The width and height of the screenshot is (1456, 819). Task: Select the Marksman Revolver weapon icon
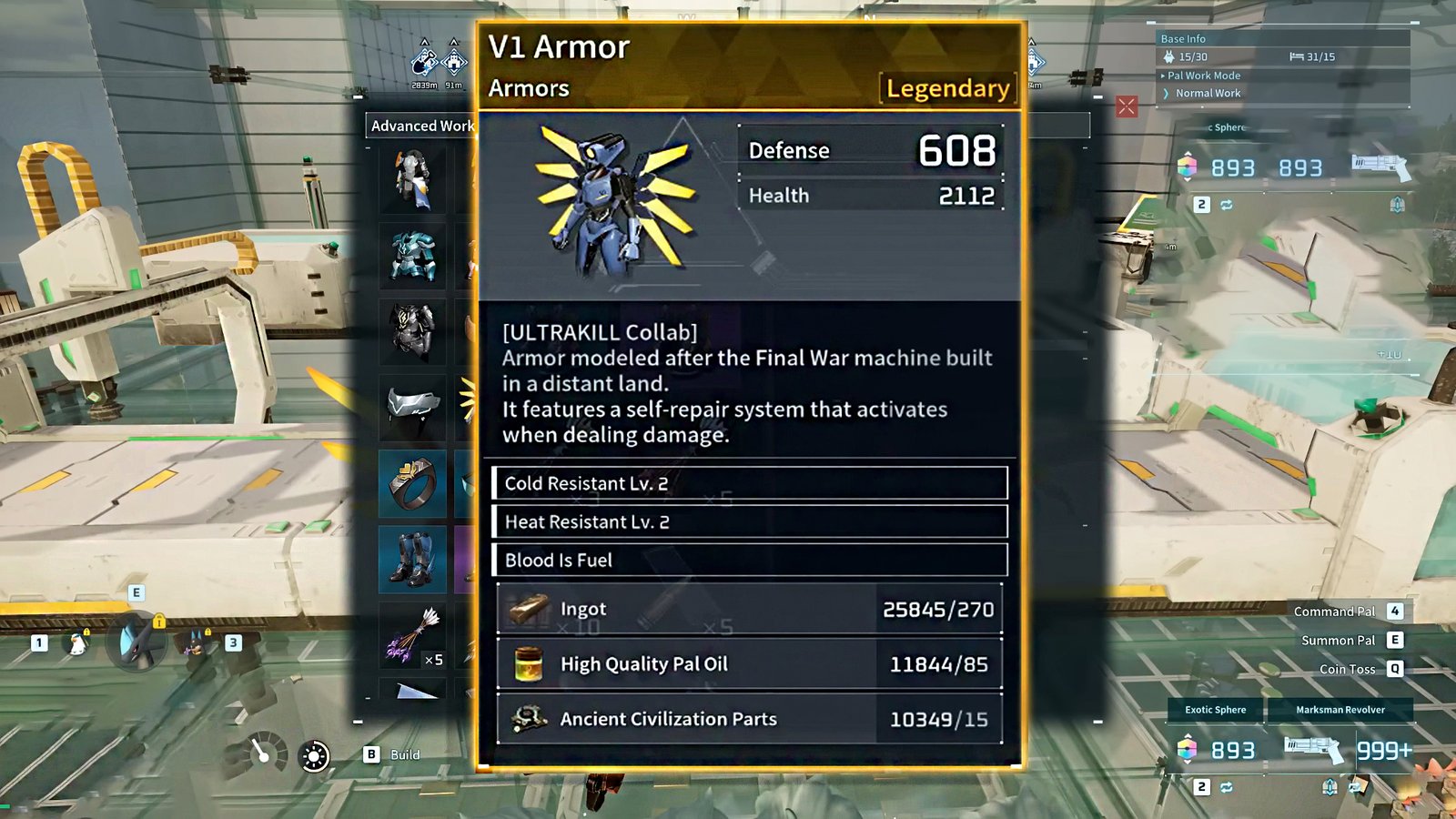click(1313, 749)
